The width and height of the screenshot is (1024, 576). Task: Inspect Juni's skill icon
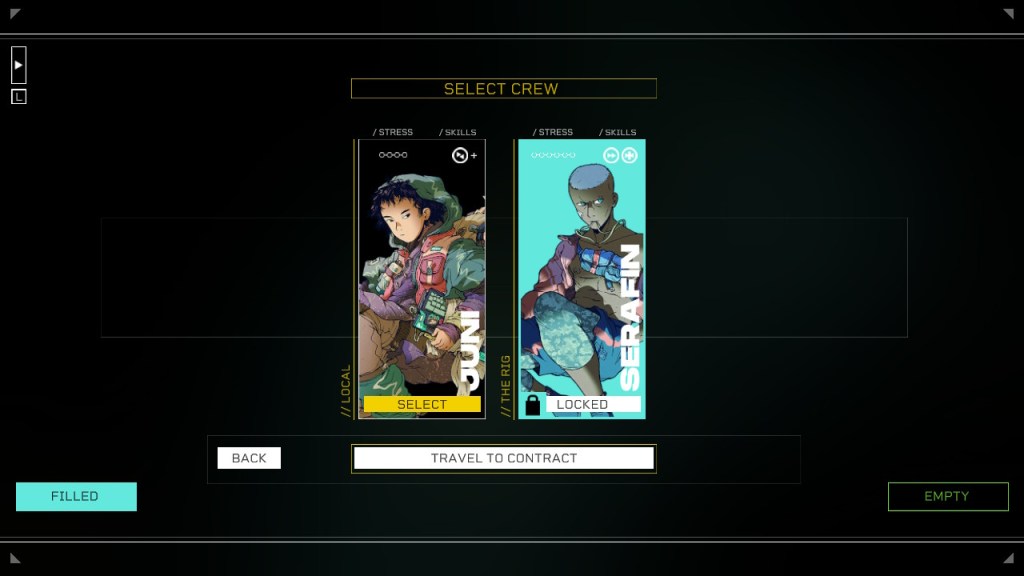click(460, 155)
